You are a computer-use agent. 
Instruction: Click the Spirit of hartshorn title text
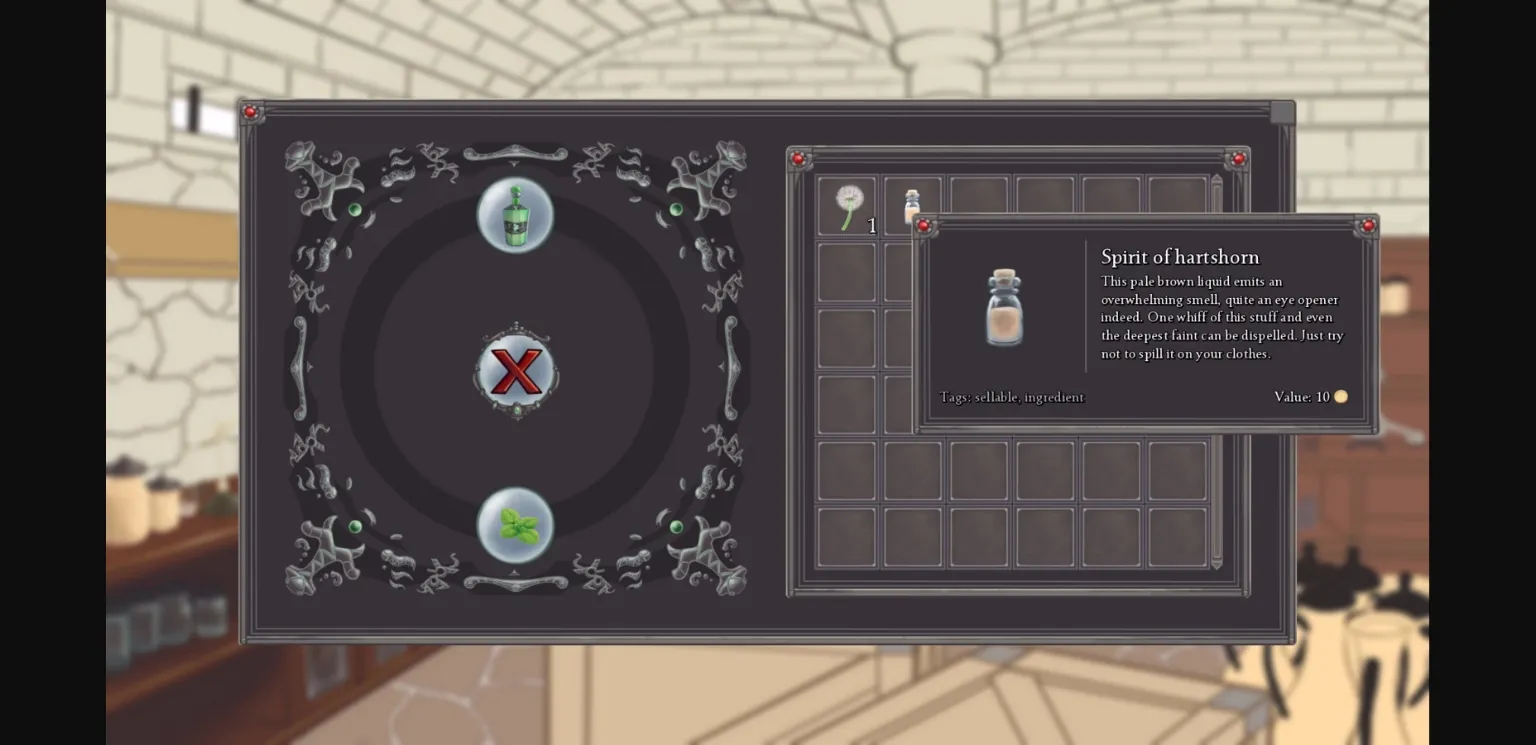click(1180, 257)
